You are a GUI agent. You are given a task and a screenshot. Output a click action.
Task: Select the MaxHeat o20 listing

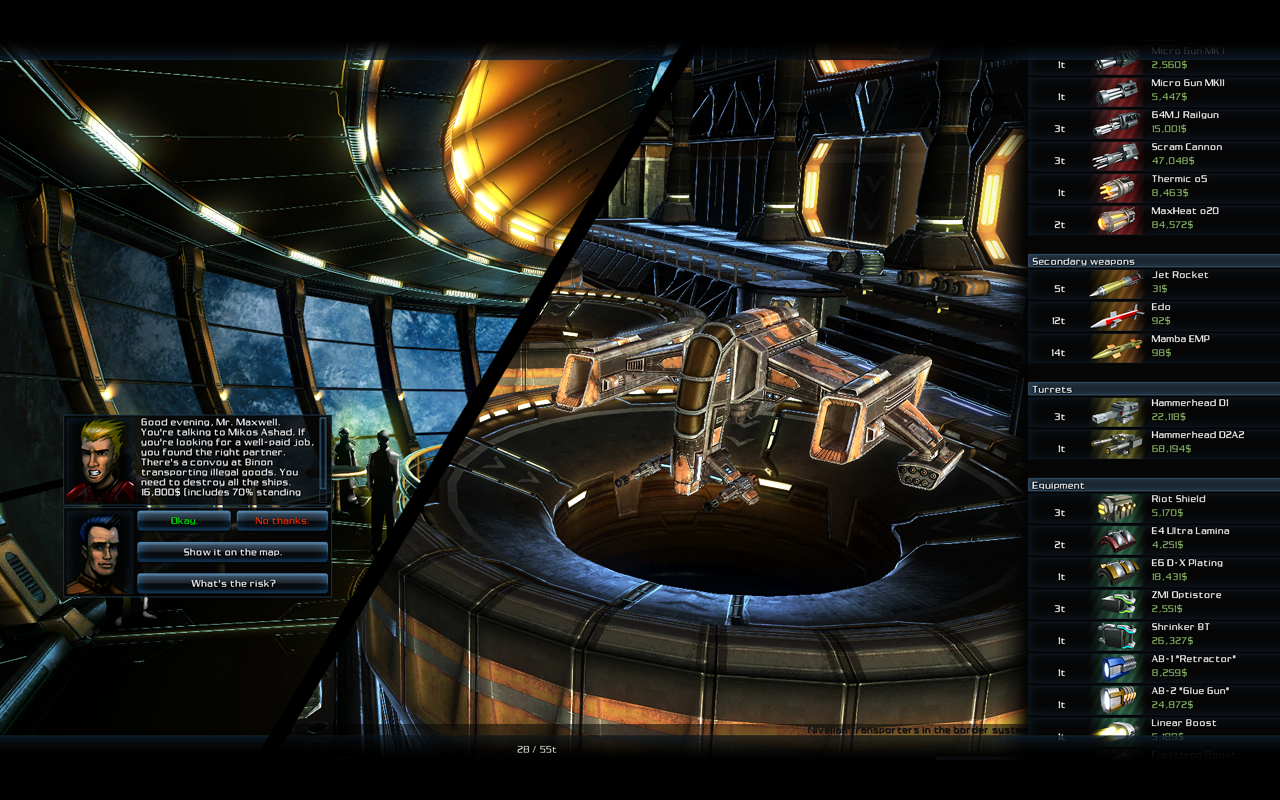1153,218
